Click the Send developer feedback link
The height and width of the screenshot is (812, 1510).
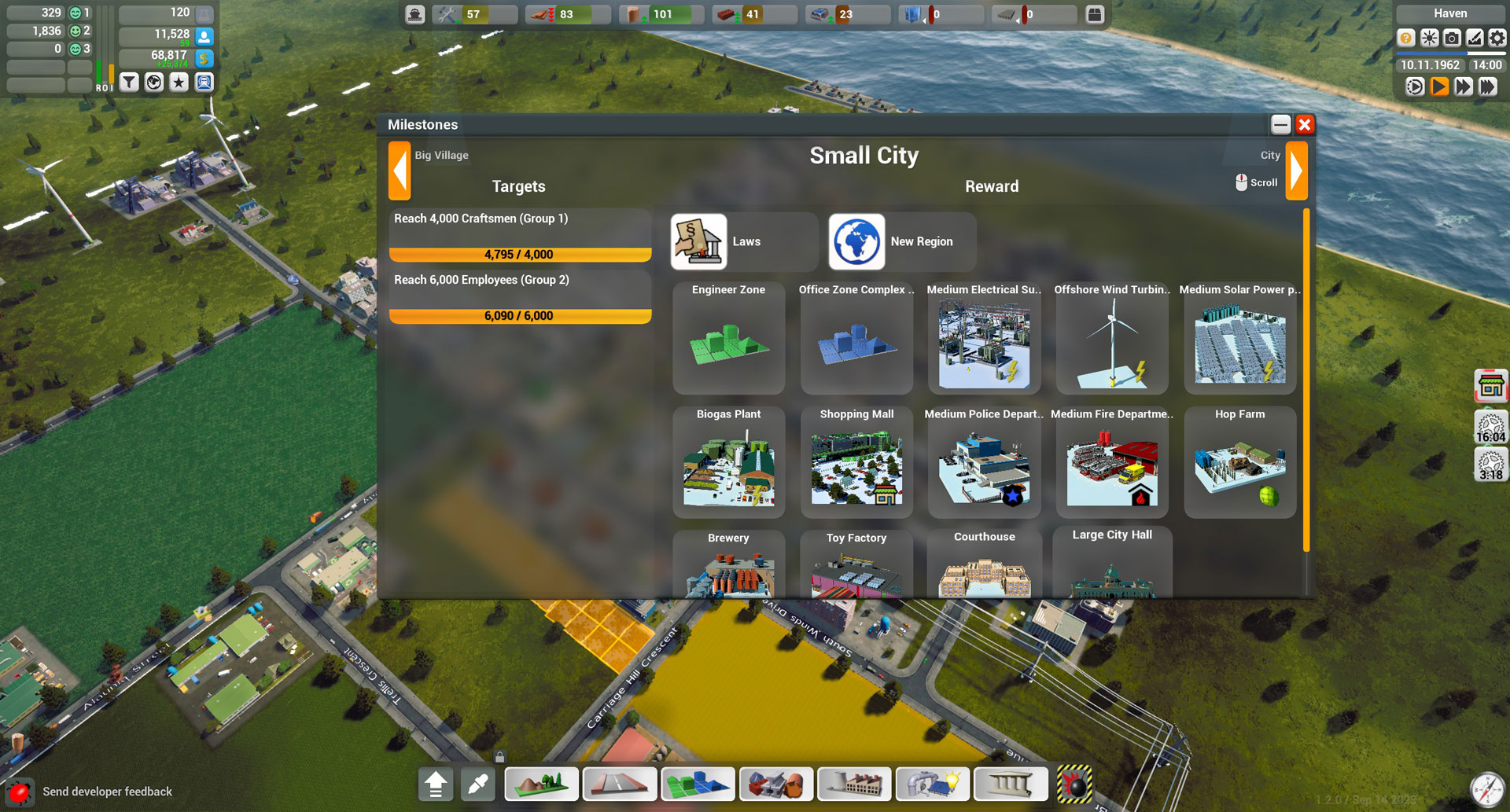pyautogui.click(x=108, y=791)
